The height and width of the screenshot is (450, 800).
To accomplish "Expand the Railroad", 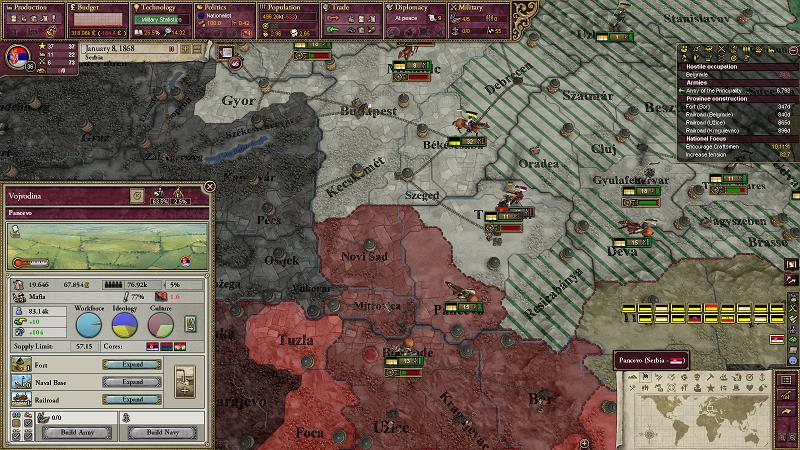I will tap(133, 398).
